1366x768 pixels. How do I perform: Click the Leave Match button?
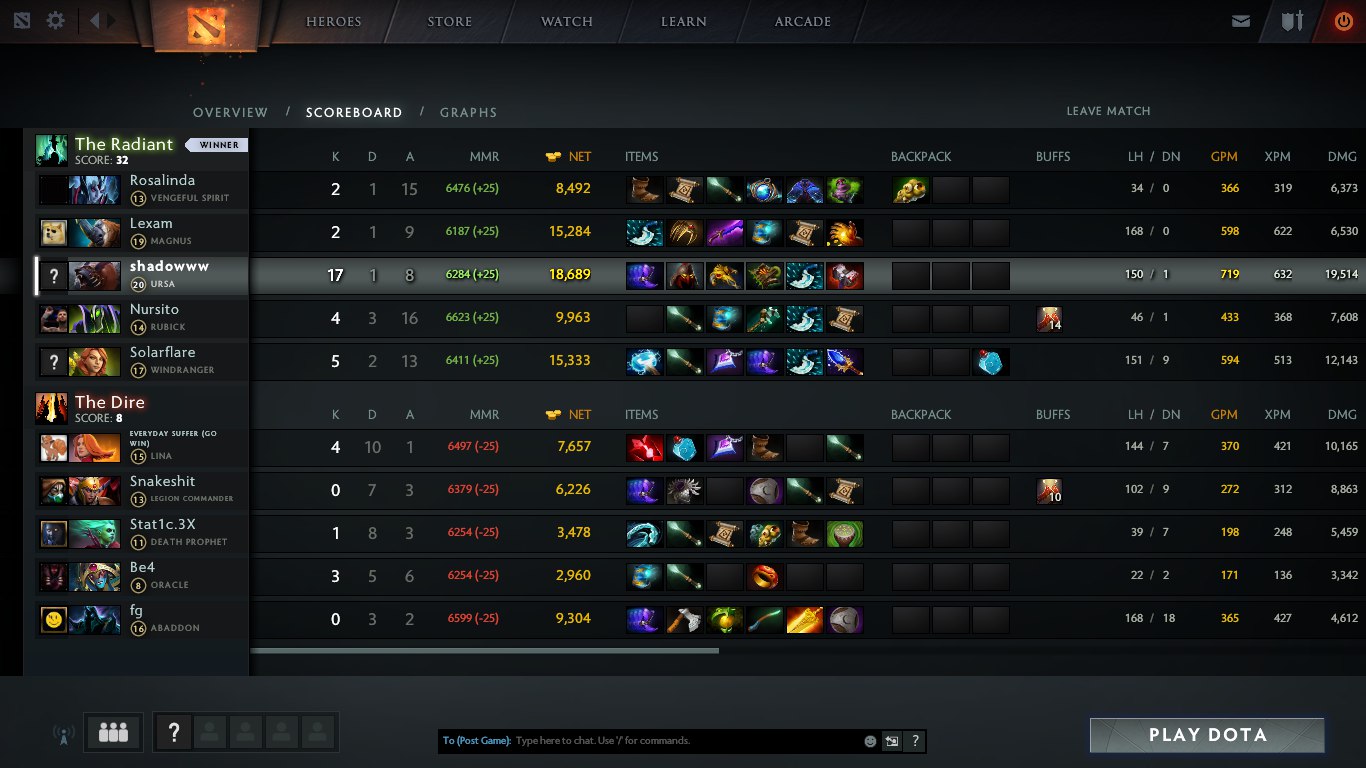pos(1108,111)
